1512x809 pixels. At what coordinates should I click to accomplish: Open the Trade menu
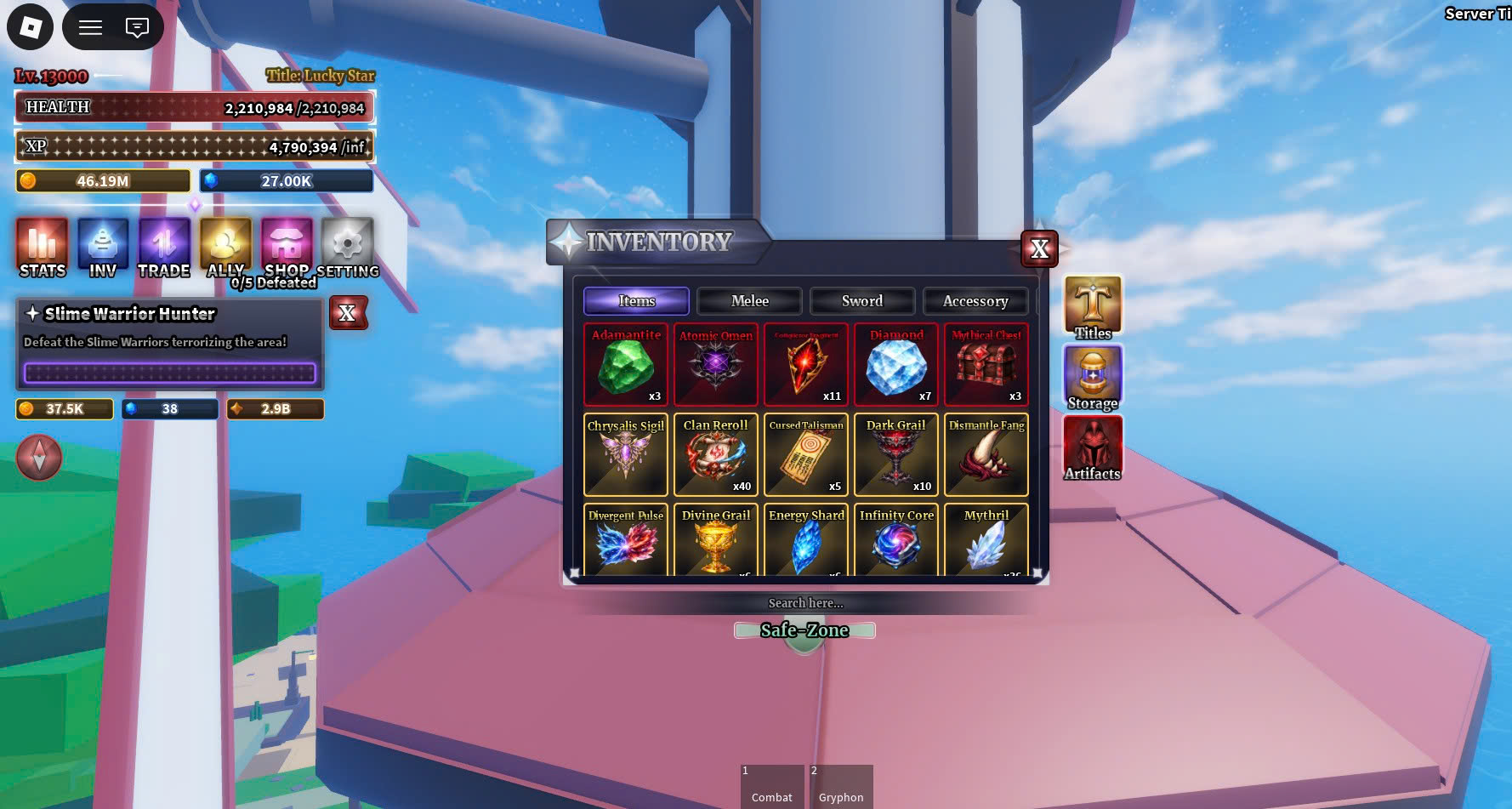(x=164, y=248)
